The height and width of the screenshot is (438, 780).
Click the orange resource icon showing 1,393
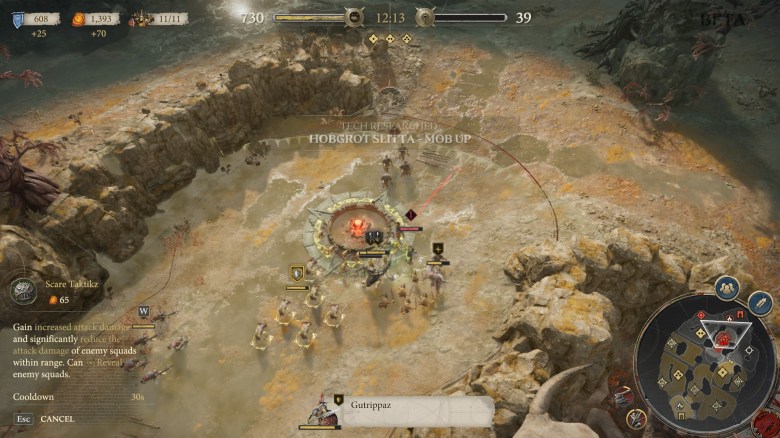[x=78, y=18]
